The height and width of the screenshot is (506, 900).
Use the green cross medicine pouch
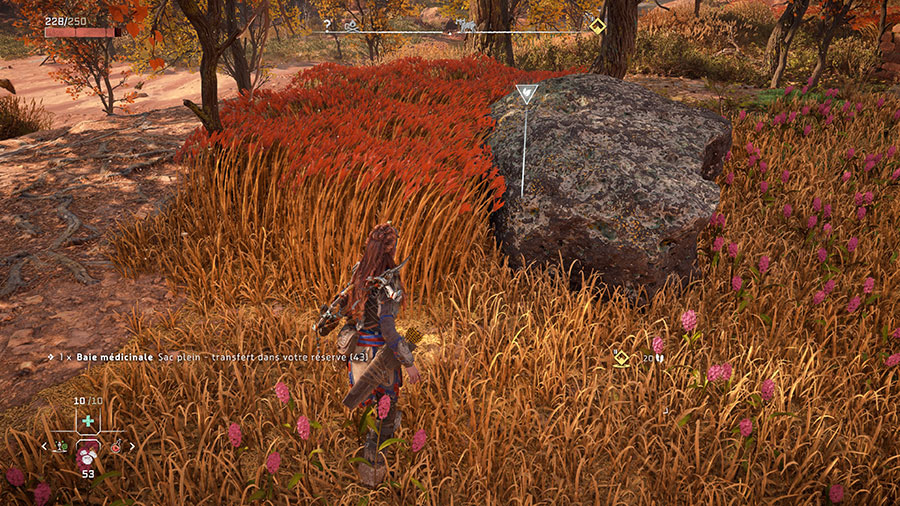coord(88,421)
